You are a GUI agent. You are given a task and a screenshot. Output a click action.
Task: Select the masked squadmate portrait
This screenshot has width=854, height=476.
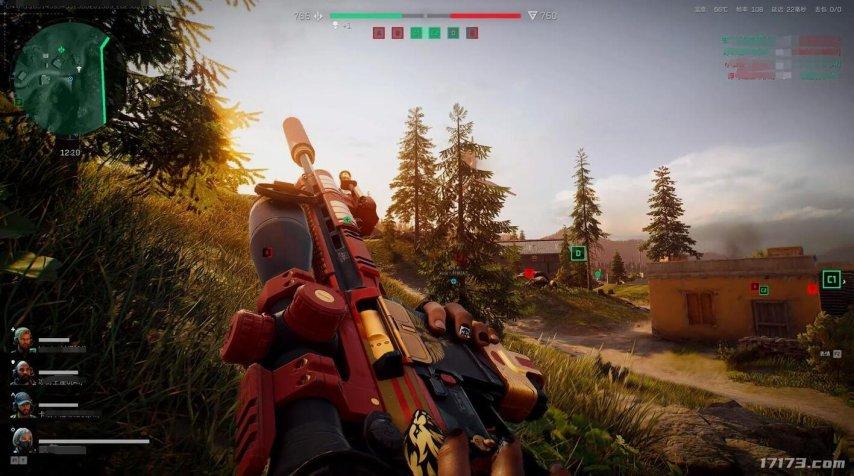(x=22, y=439)
